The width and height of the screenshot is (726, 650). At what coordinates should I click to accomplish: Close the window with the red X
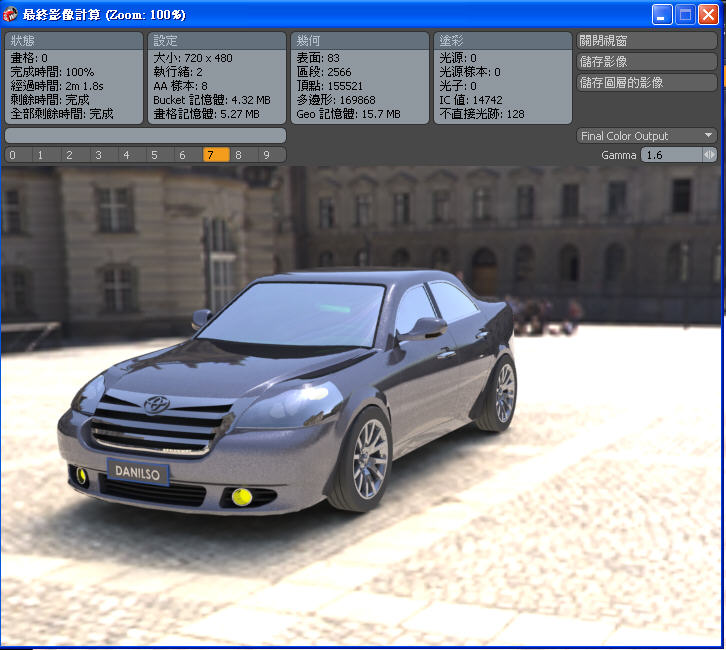(x=708, y=15)
